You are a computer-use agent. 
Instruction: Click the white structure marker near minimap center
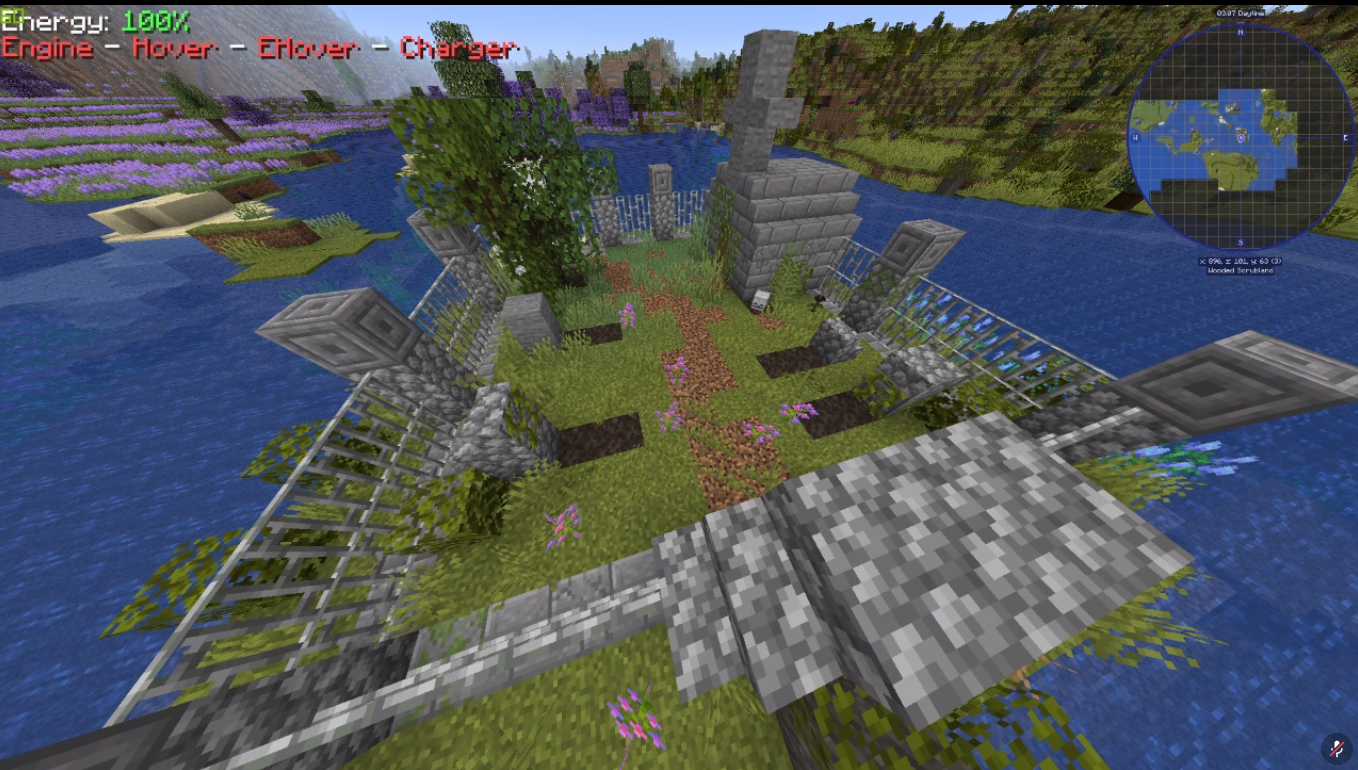click(x=1220, y=121)
